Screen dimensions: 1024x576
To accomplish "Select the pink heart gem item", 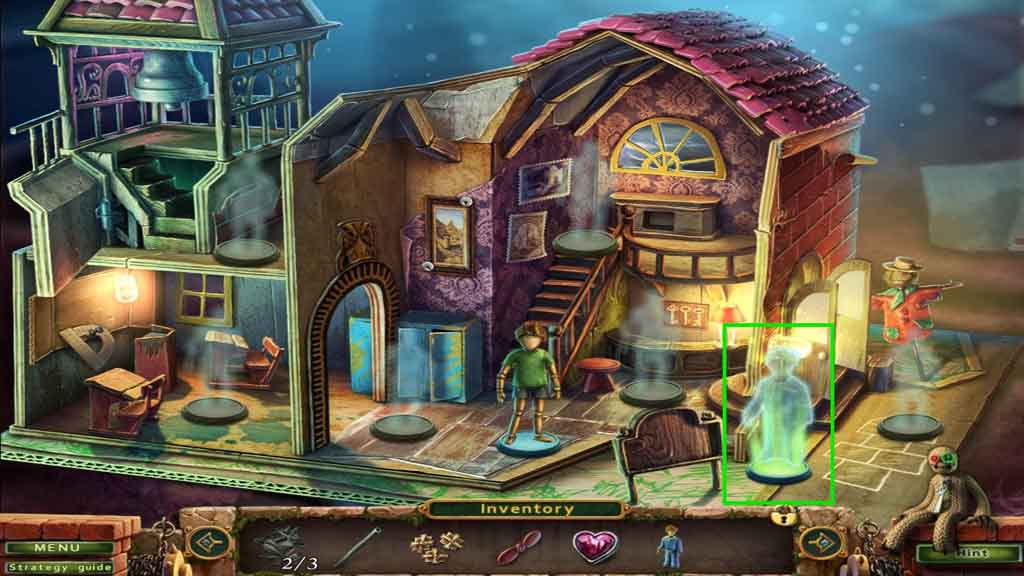I will tap(594, 545).
